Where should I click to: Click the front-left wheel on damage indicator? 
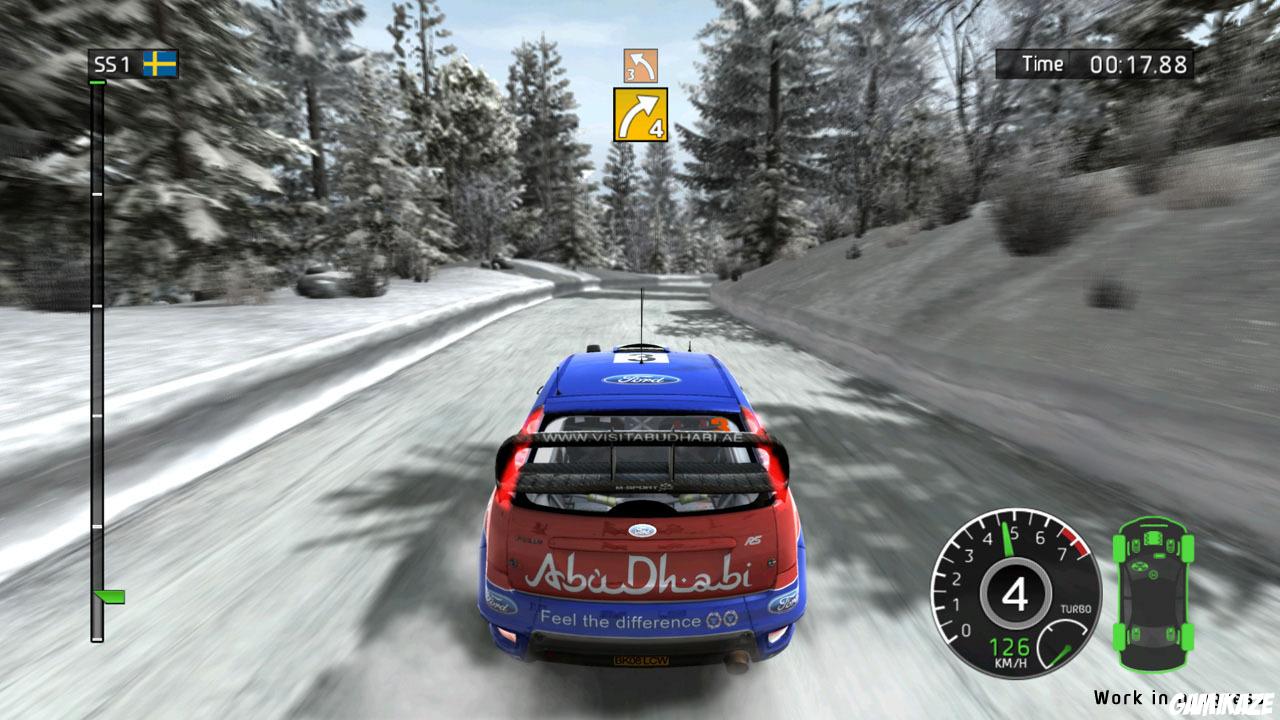pos(1117,548)
